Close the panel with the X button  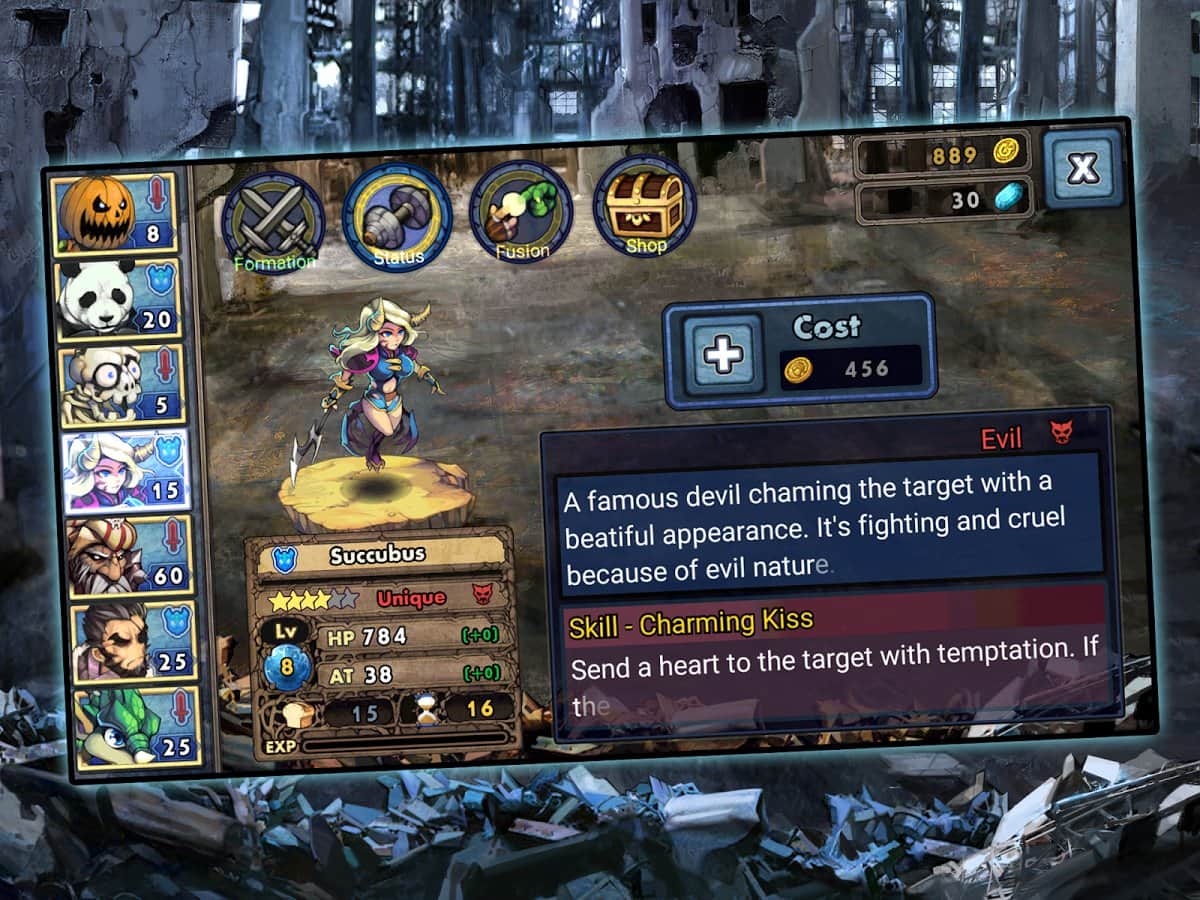point(1083,168)
